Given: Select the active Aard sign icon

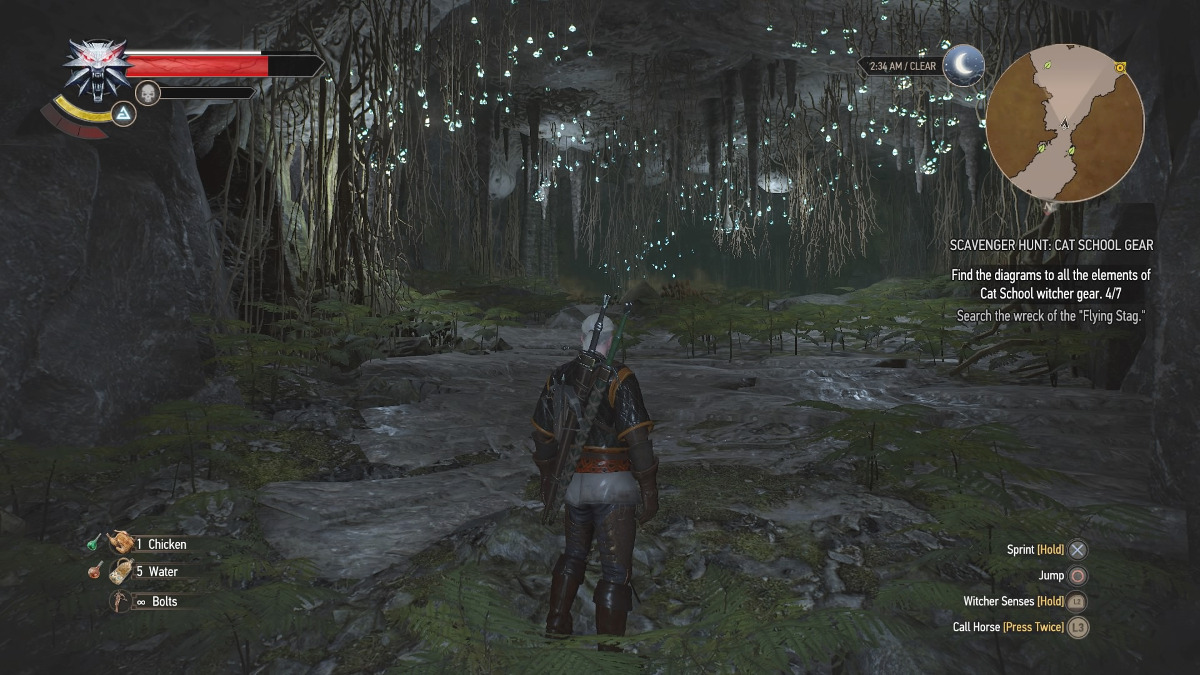Looking at the screenshot, I should tap(123, 113).
